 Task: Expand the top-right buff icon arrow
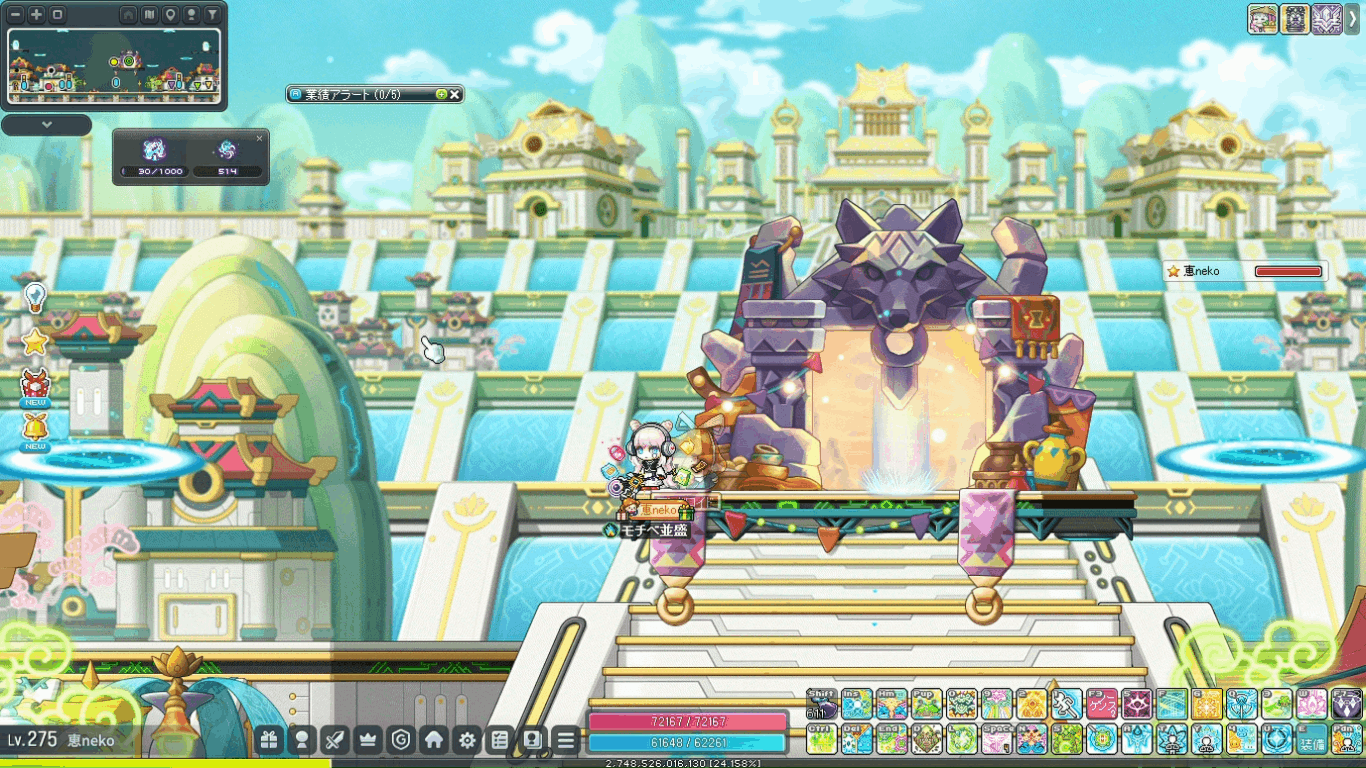tap(1353, 18)
